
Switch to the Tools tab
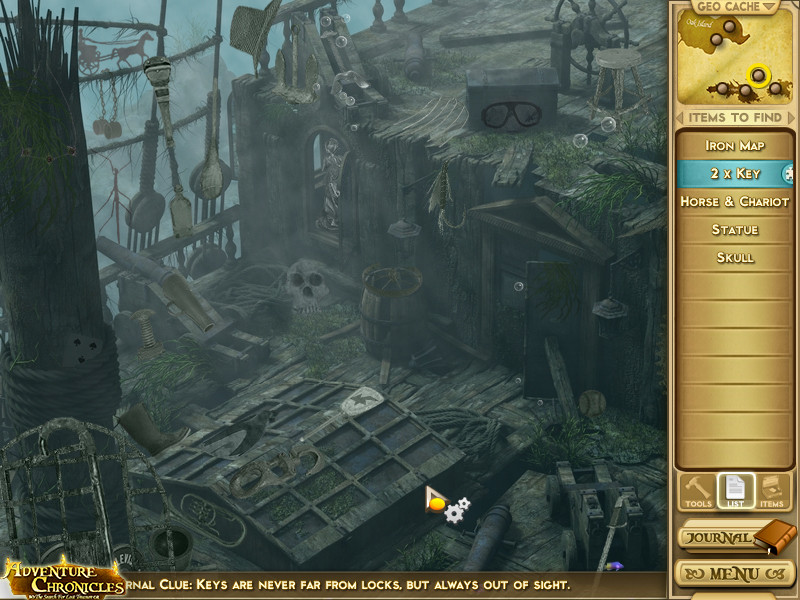coord(697,490)
